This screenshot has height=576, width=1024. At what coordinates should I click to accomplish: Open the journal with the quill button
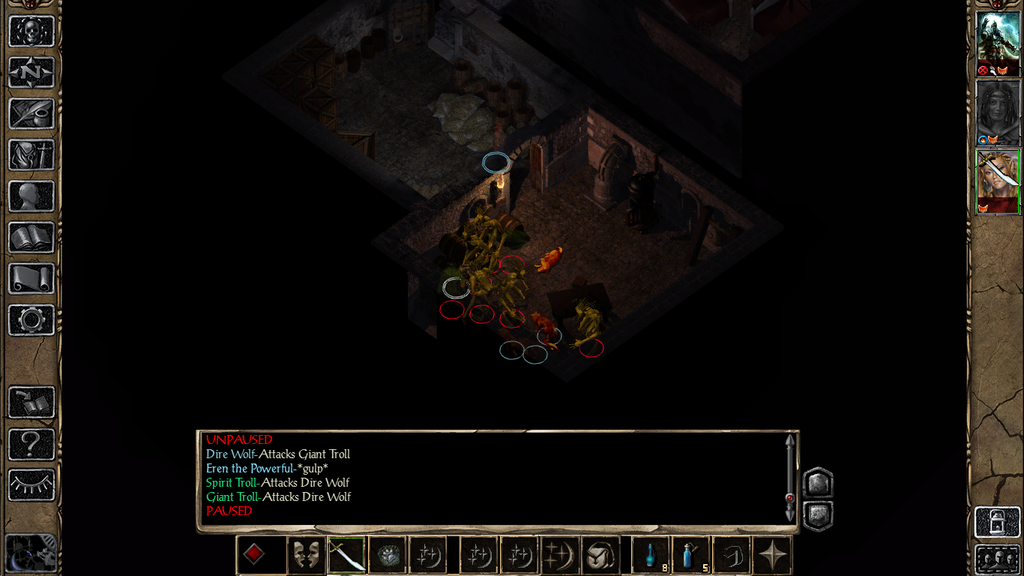click(x=31, y=113)
